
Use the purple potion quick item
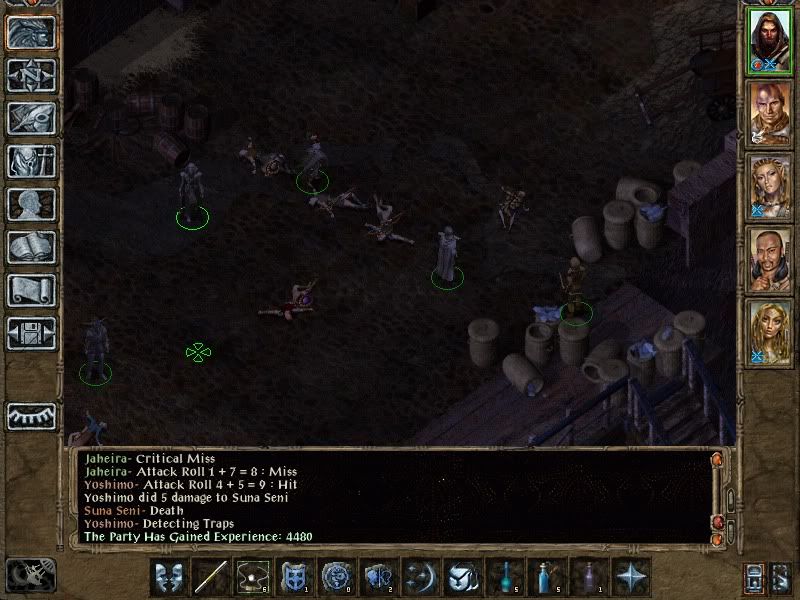[x=589, y=577]
